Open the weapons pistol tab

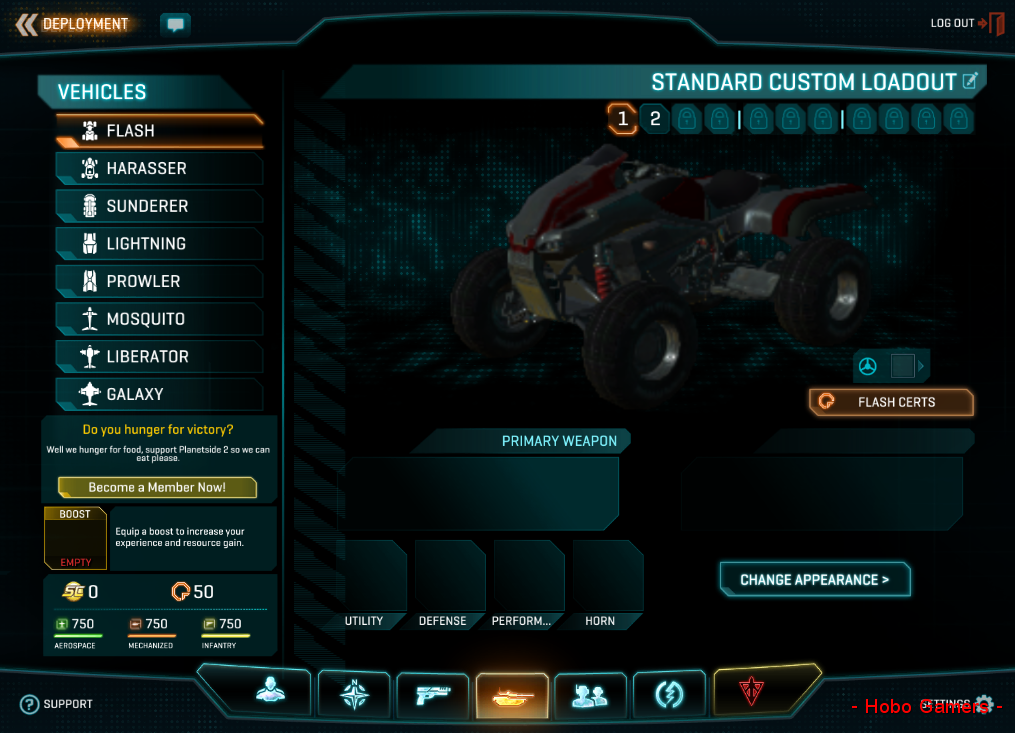(432, 693)
